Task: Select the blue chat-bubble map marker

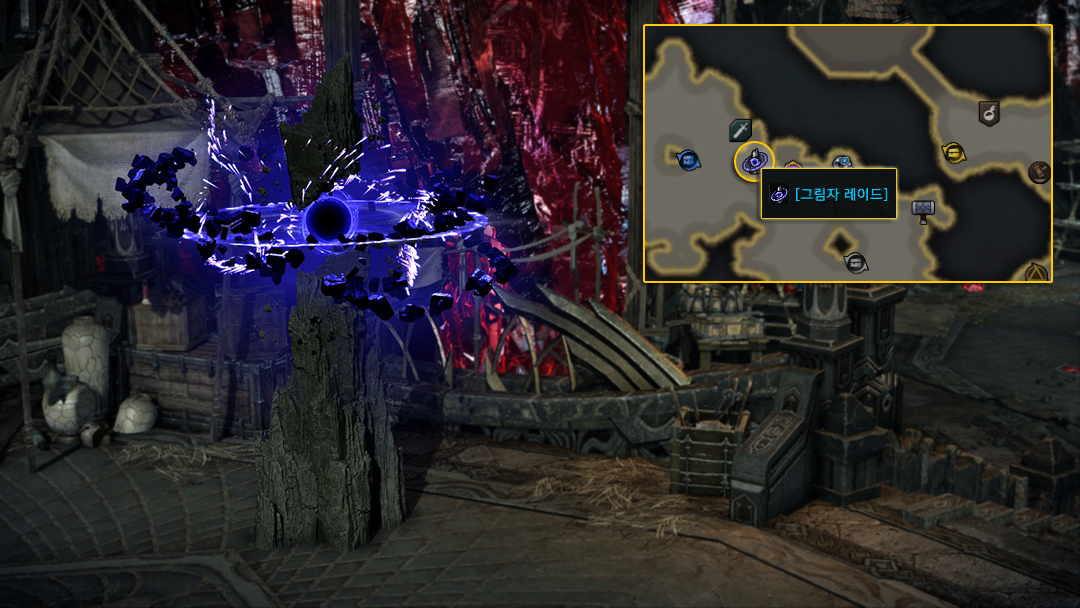Action: [x=688, y=159]
